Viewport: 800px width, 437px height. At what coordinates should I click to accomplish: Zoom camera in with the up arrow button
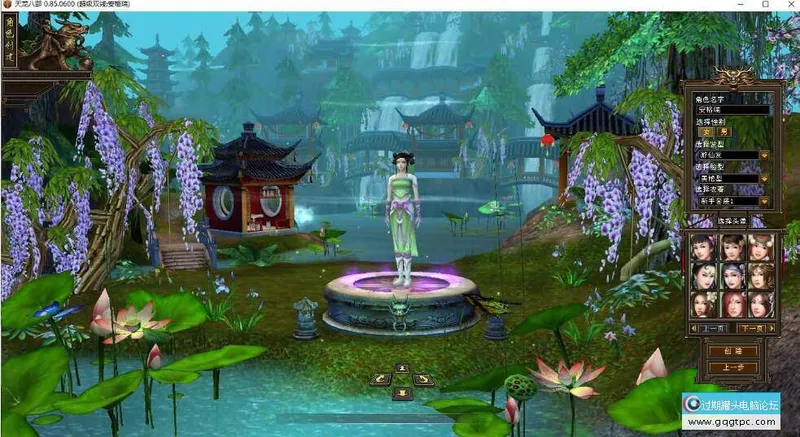point(401,369)
